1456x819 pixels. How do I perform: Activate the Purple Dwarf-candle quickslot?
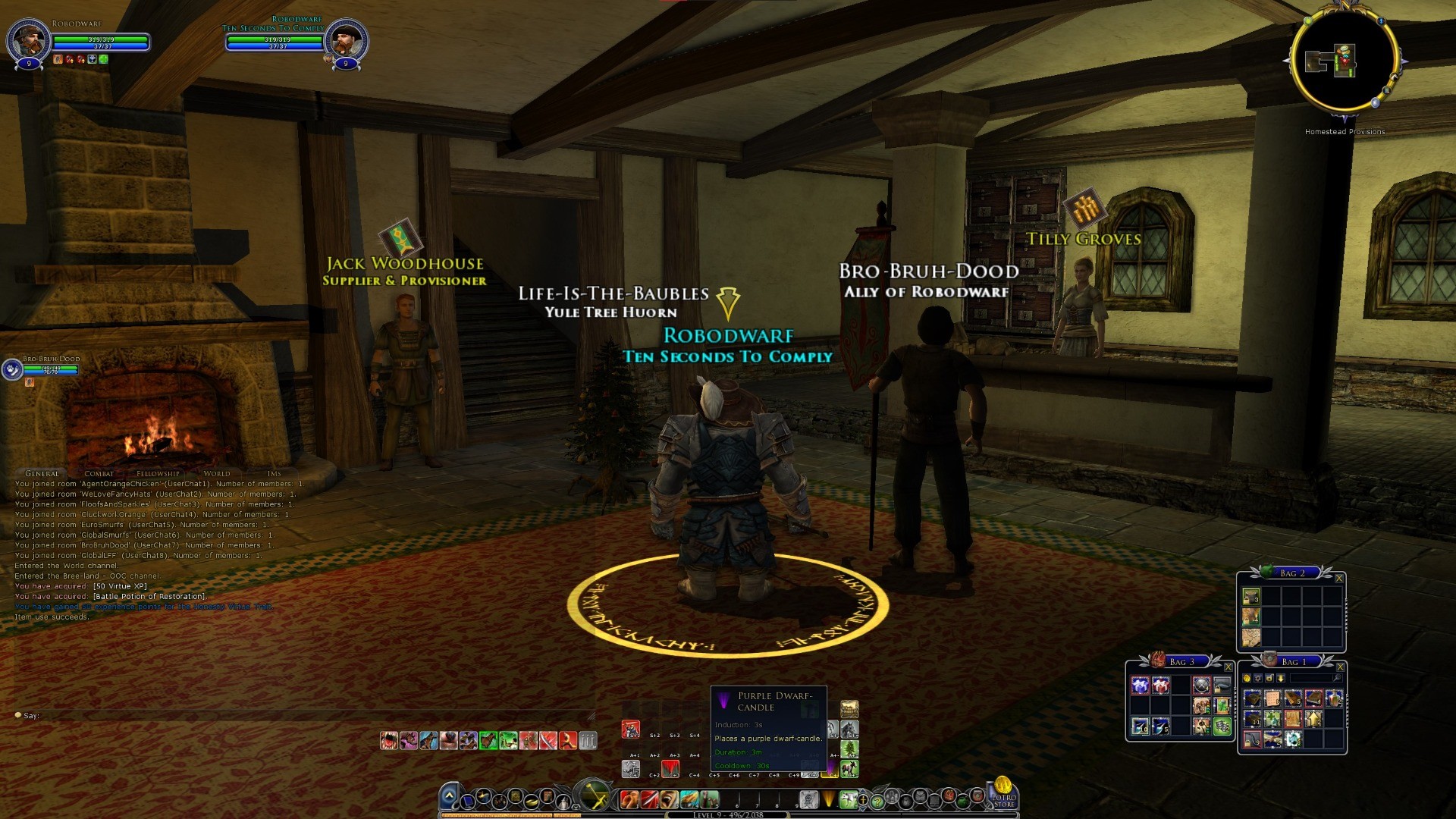click(x=830, y=769)
